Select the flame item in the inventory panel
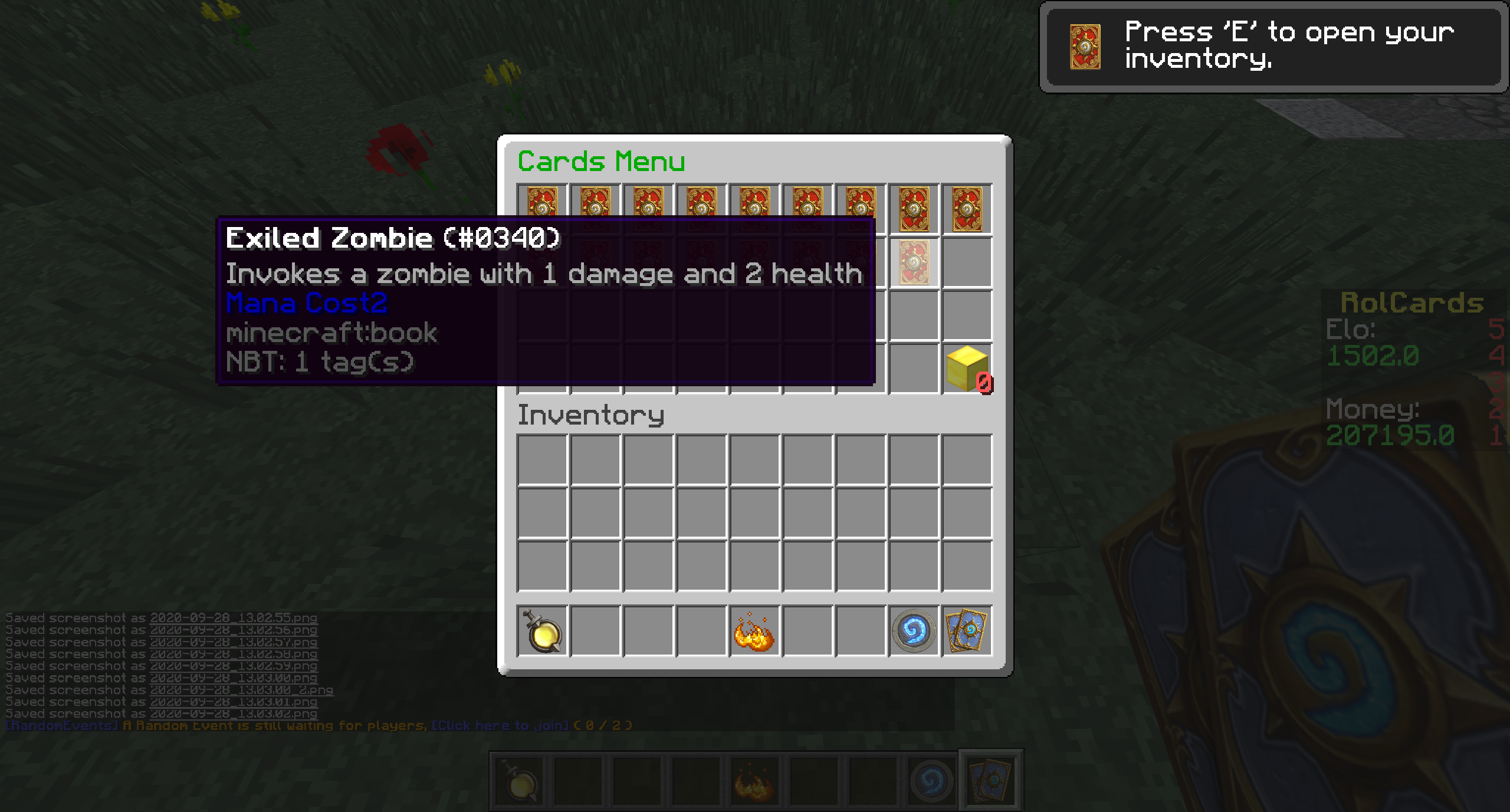This screenshot has height=812, width=1510. 754,632
